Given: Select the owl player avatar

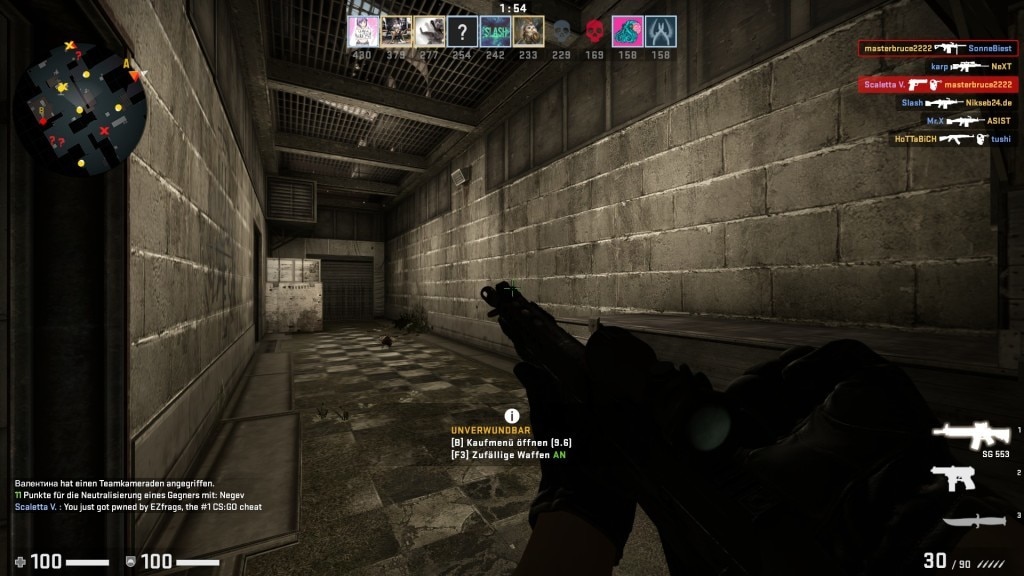Looking at the screenshot, I should click(528, 31).
